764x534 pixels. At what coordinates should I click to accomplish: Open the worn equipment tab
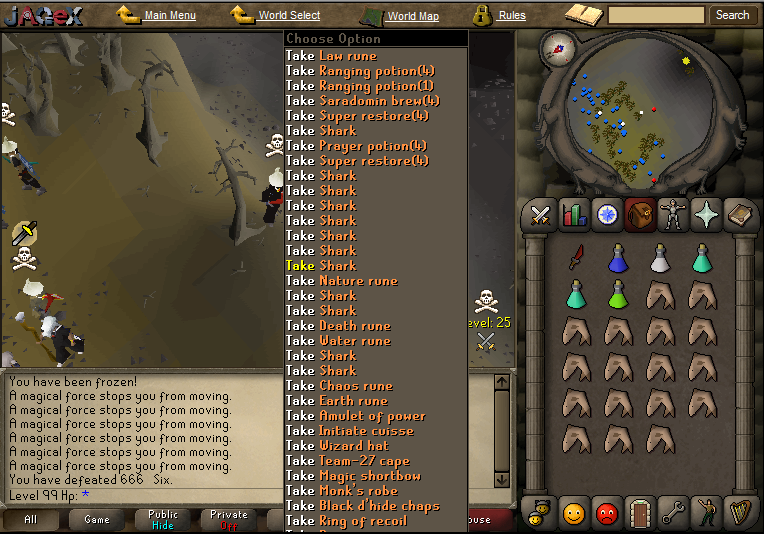[673, 215]
